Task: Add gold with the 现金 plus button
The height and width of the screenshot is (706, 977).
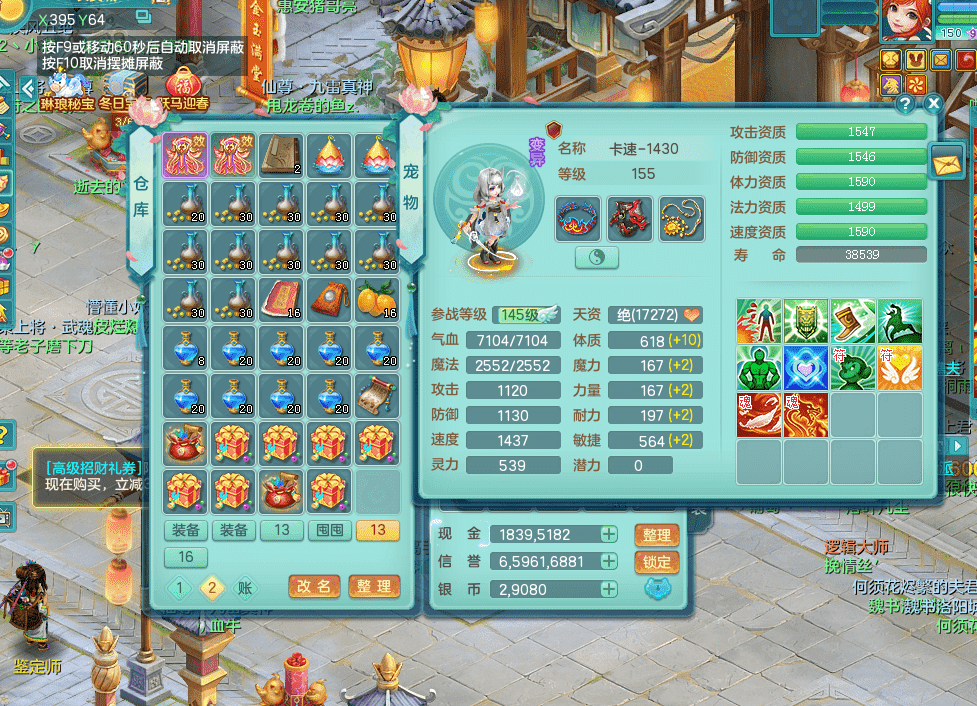Action: [x=608, y=534]
